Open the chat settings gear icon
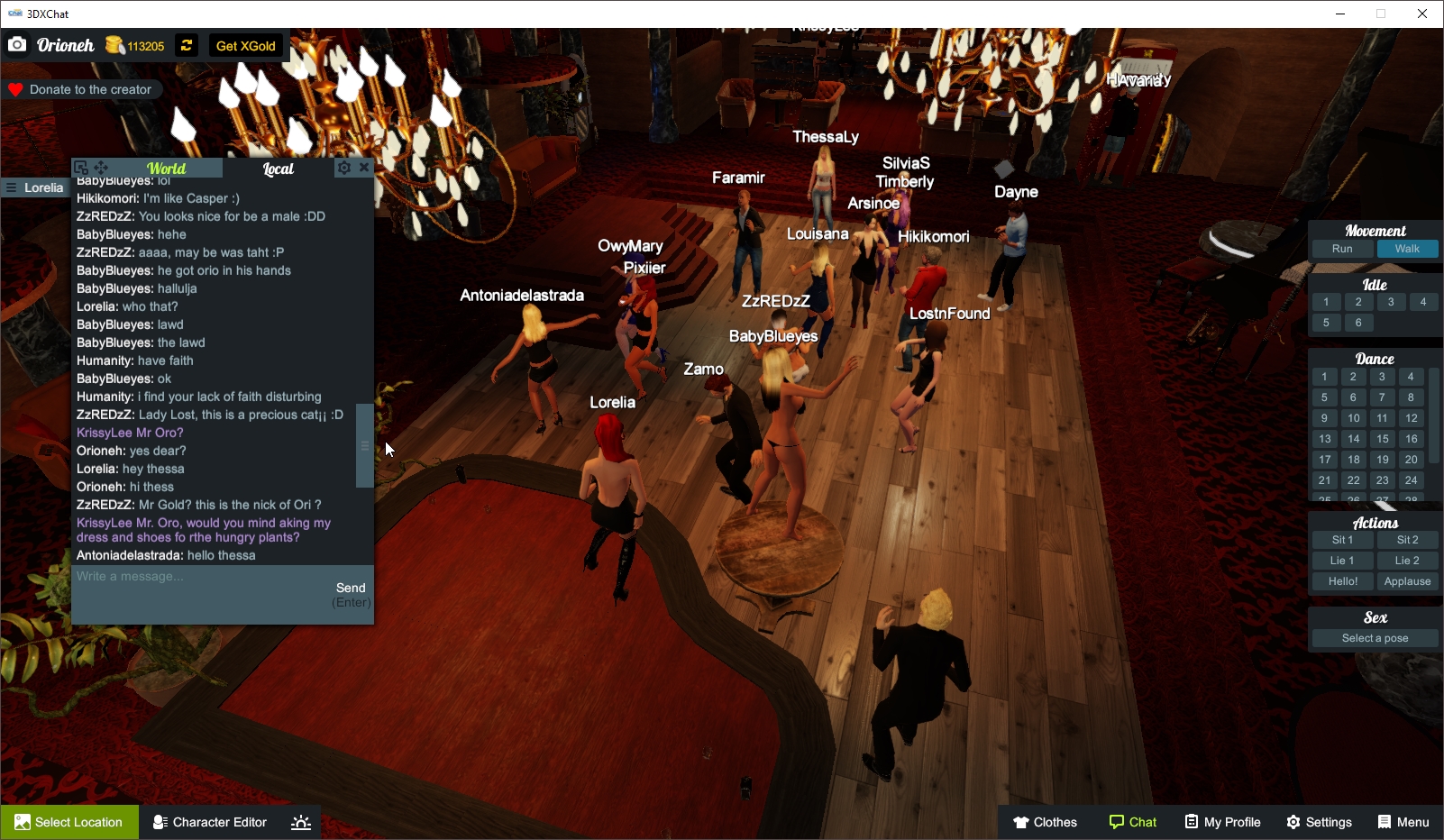The width and height of the screenshot is (1444, 840). 344,167
